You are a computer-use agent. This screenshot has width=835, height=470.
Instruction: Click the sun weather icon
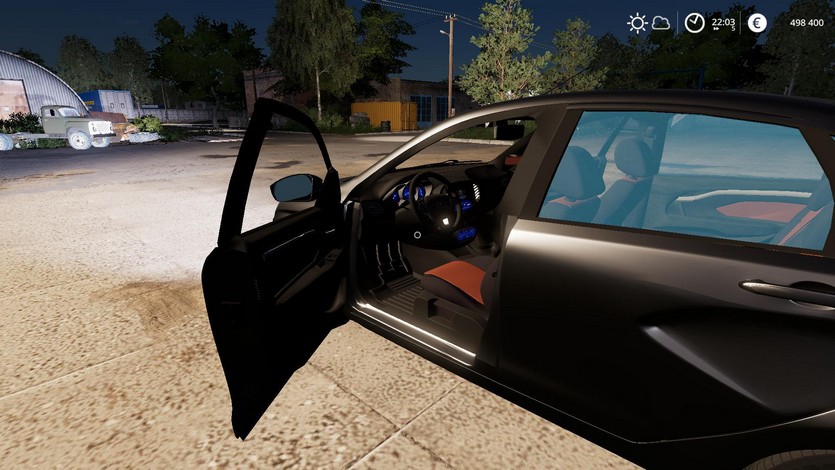637,23
